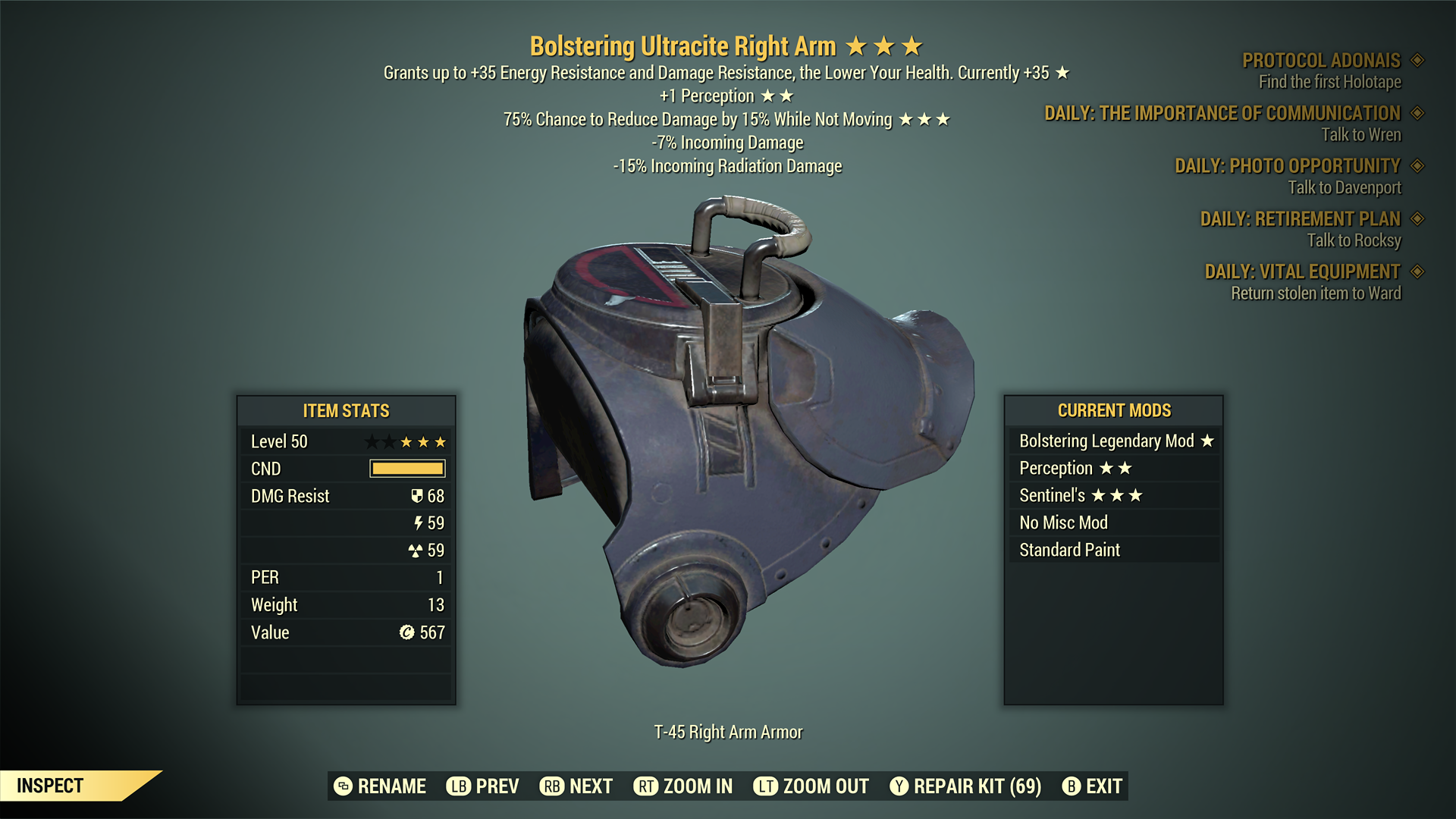Use the Repair Kit option
The width and height of the screenshot is (1456, 819).
(965, 786)
